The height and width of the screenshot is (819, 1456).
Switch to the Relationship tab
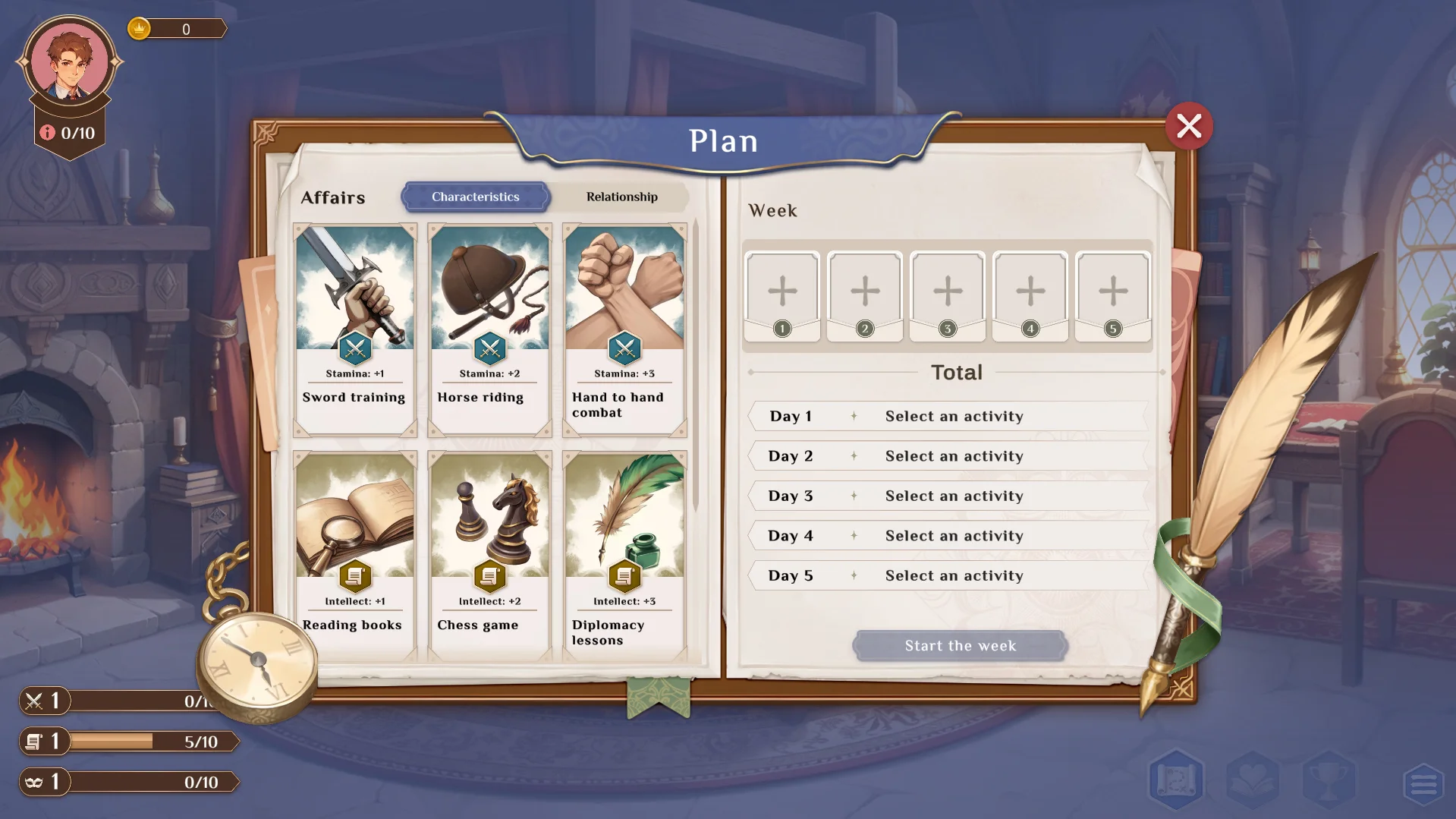(621, 197)
